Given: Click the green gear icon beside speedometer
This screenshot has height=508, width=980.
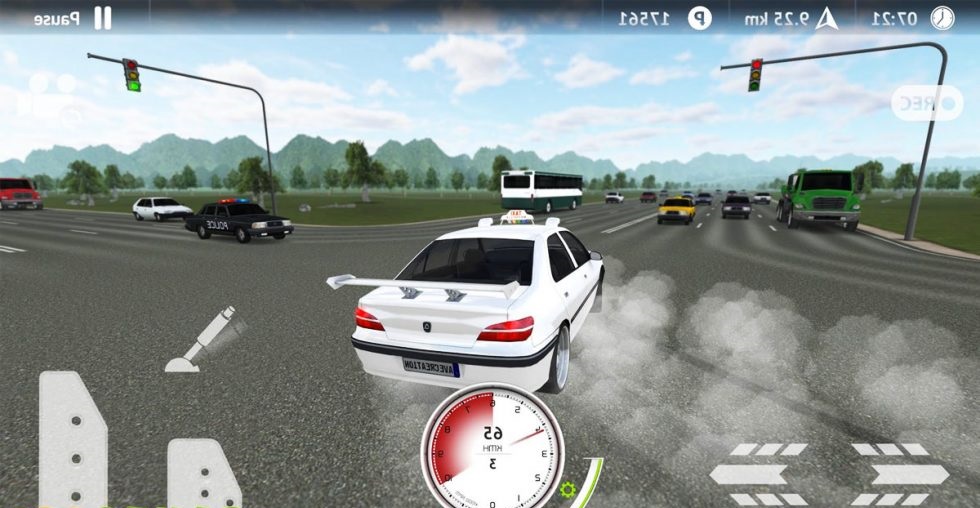Looking at the screenshot, I should (568, 490).
